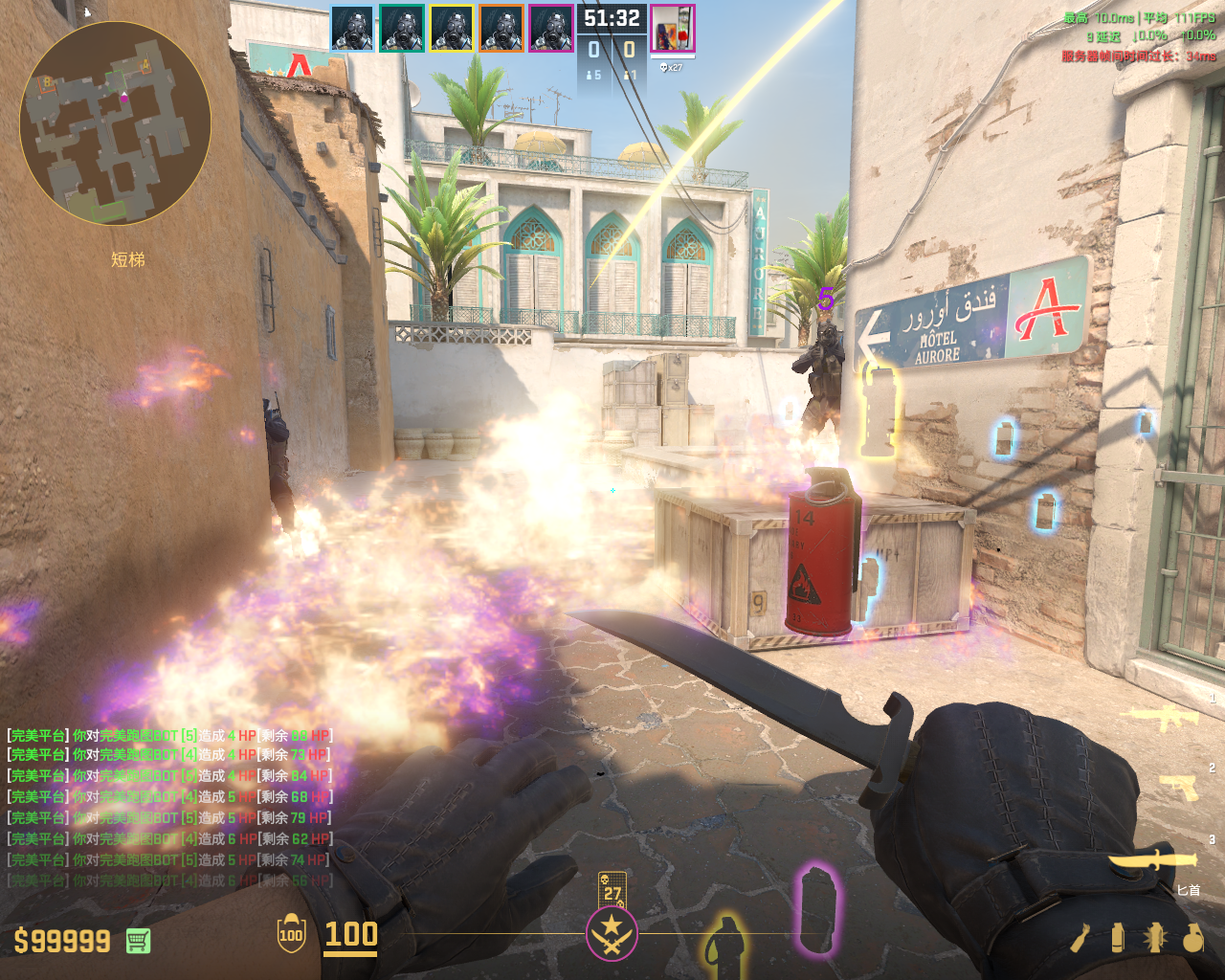Choose the smoke grenade icon
1225x980 pixels.
pos(1118,938)
